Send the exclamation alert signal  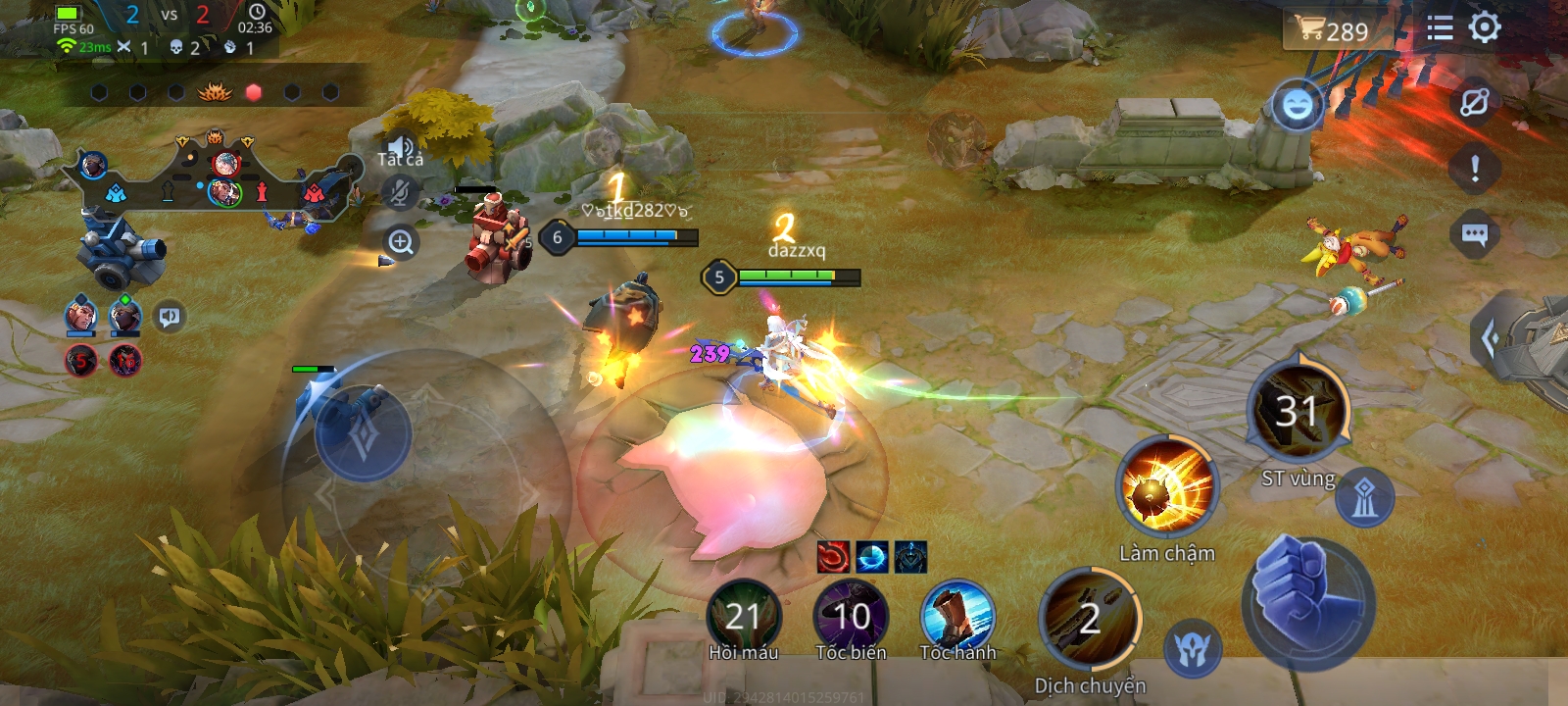[1474, 169]
